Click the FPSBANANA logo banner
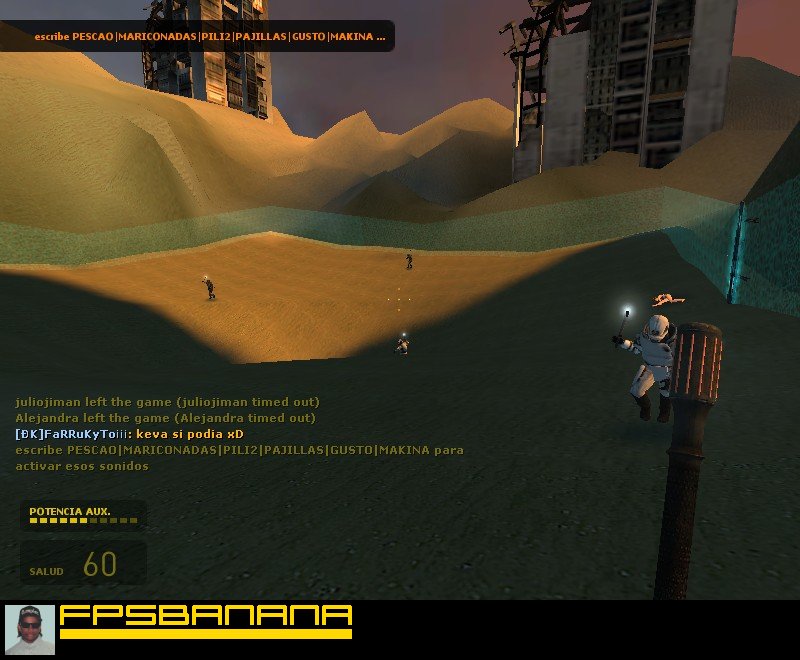The width and height of the screenshot is (800, 660). coord(206,620)
